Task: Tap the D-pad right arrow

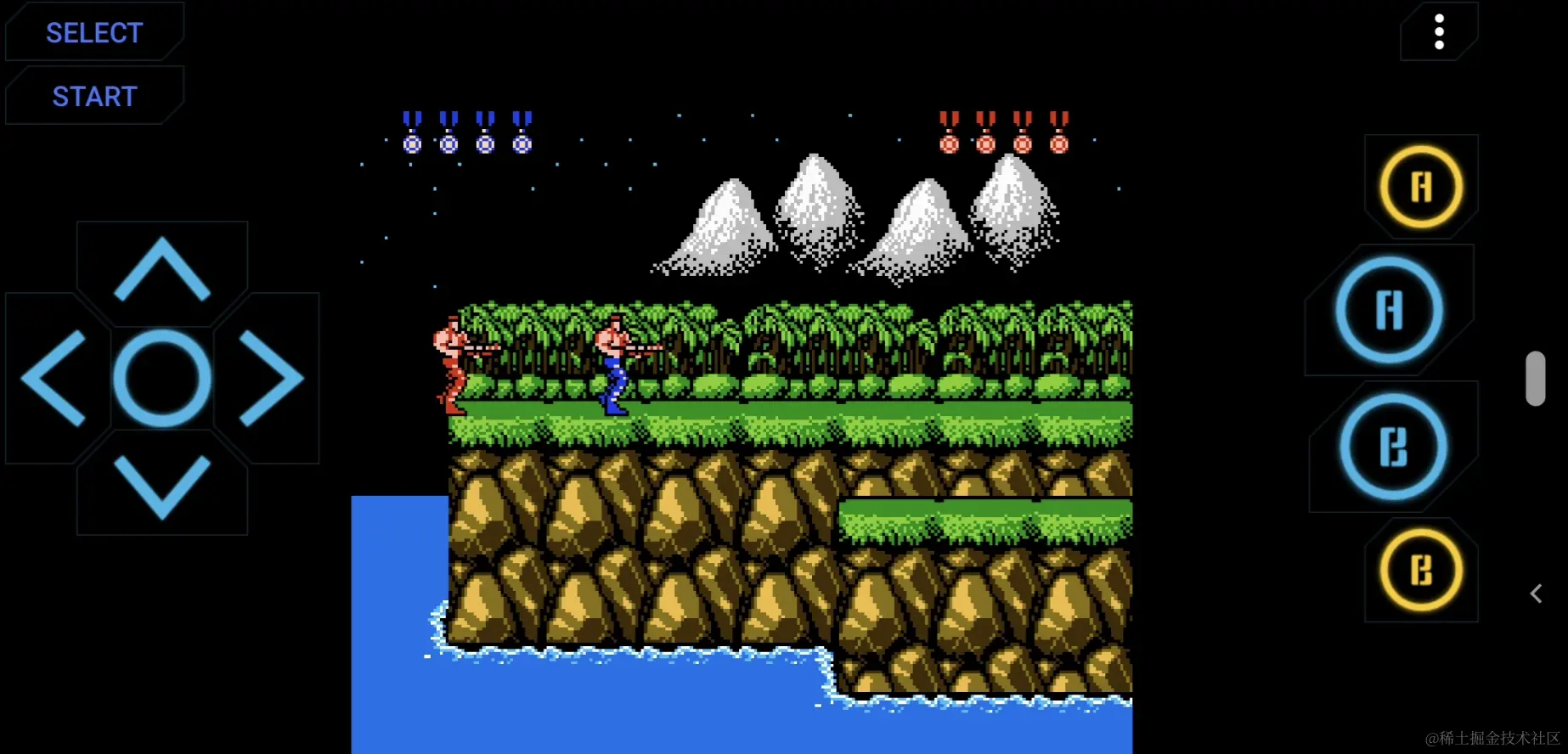Action: point(271,378)
